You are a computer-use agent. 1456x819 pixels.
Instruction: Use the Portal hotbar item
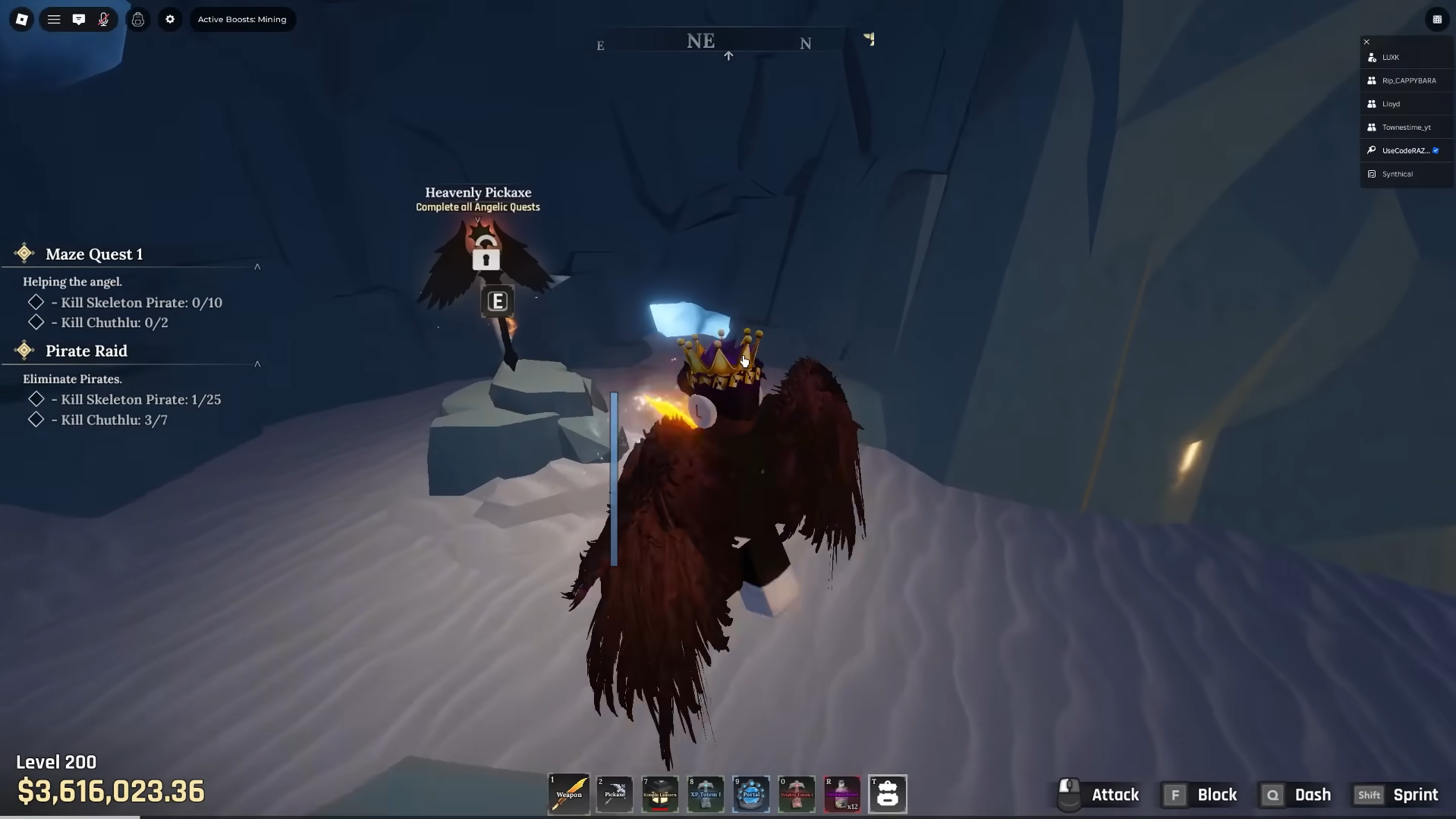(x=751, y=794)
